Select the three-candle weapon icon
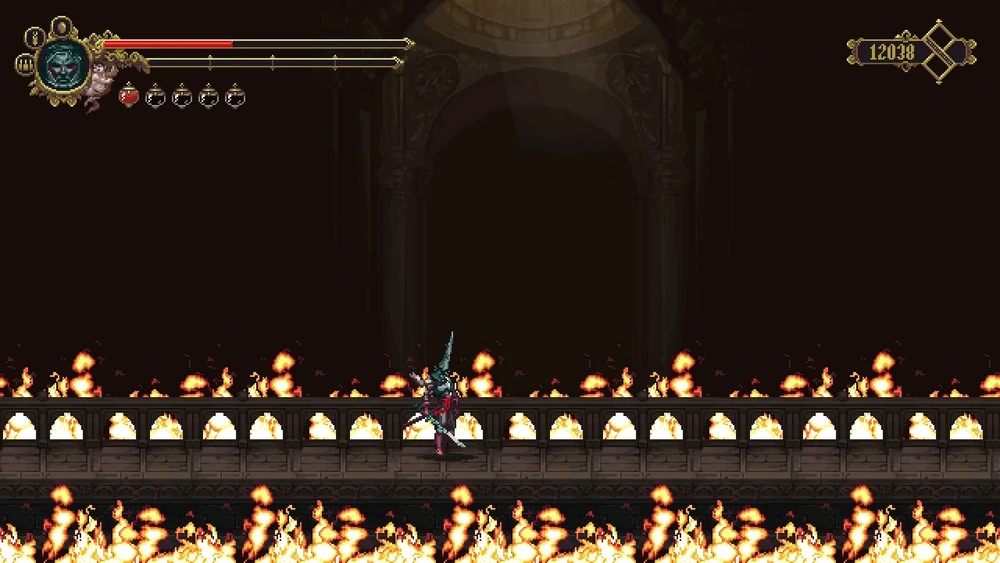 (24, 65)
